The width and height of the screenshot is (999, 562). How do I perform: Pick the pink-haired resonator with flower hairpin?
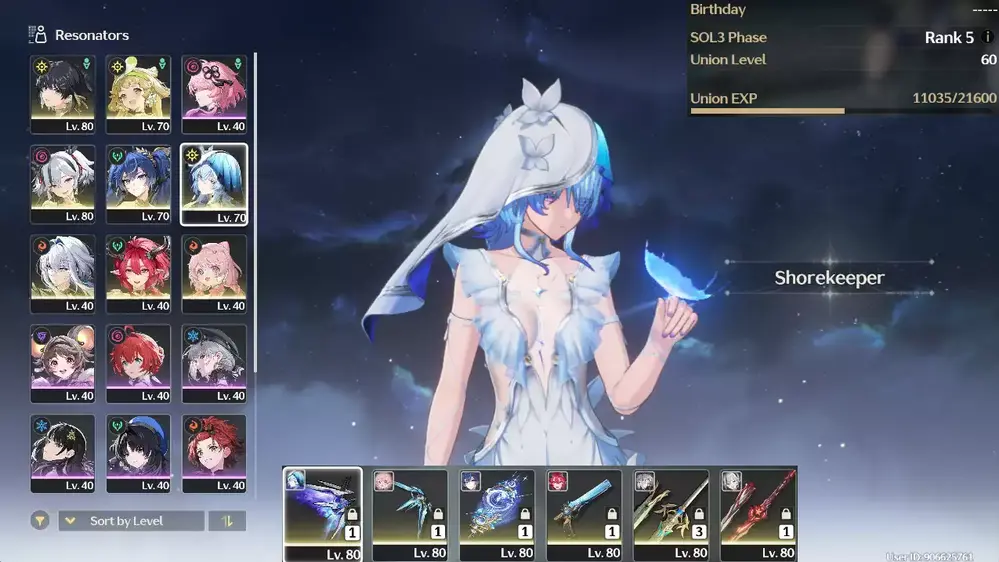[214, 94]
